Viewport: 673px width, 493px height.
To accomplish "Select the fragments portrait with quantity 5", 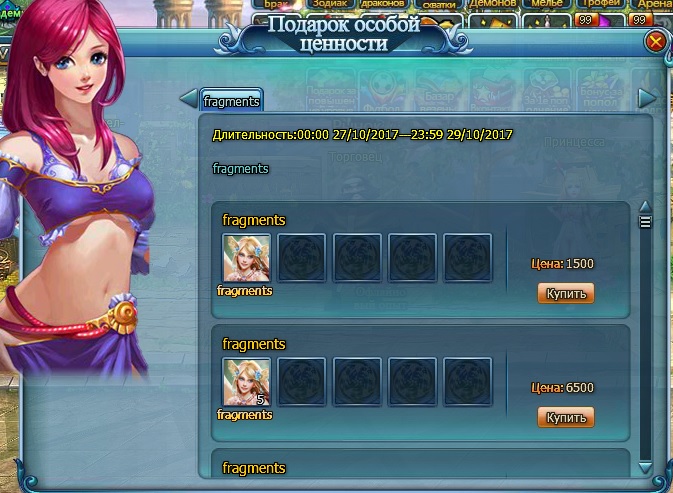I will click(x=246, y=383).
